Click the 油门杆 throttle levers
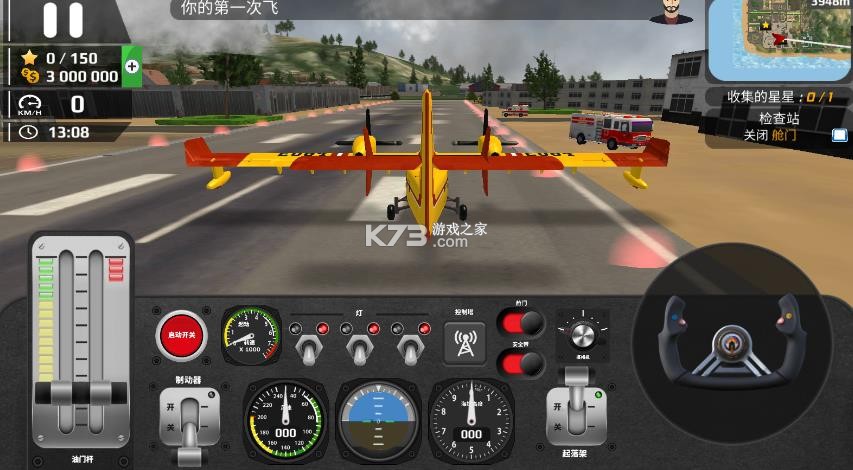 coord(81,392)
